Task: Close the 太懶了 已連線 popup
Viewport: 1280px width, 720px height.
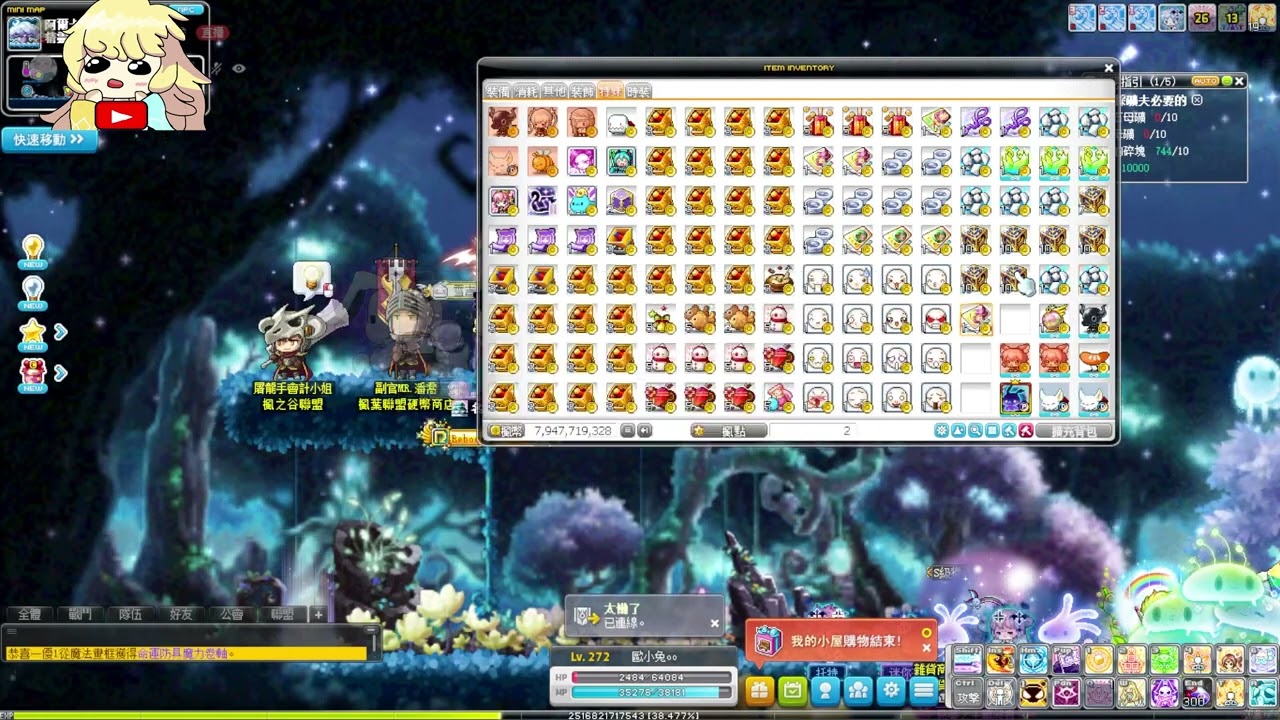Action: point(714,623)
